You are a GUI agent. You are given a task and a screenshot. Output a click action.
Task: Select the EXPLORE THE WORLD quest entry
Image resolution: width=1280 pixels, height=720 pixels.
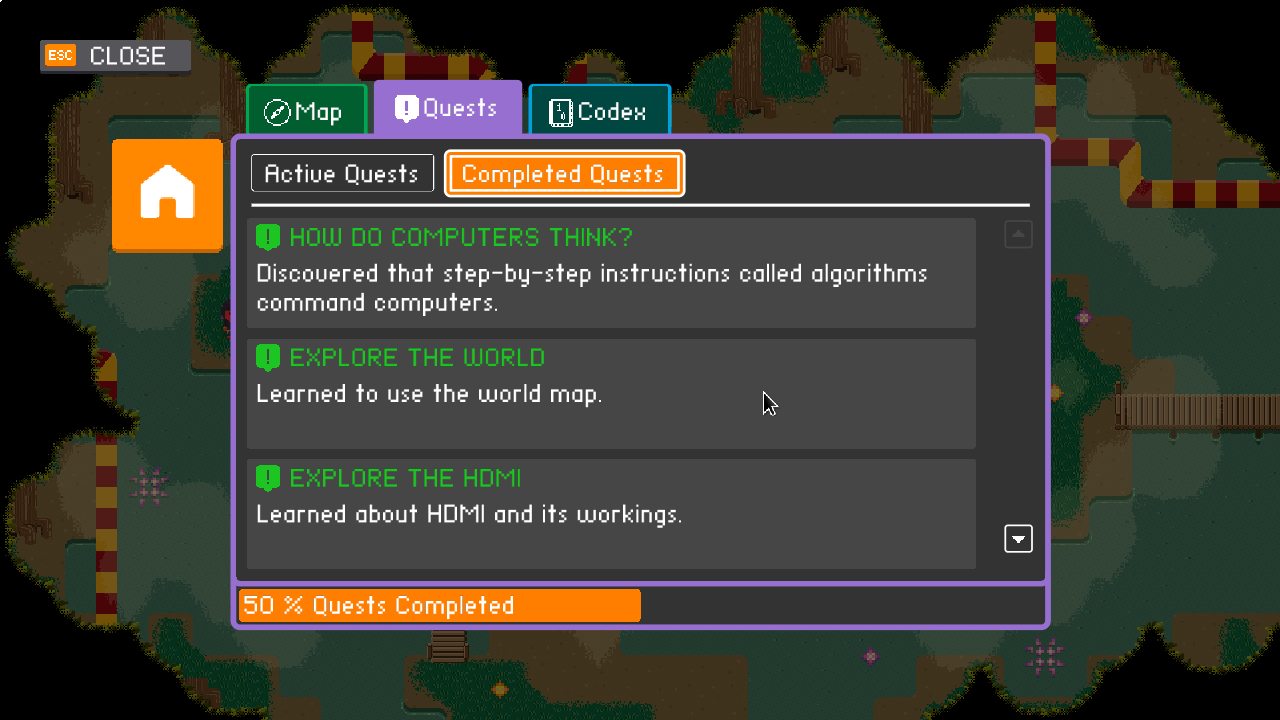click(611, 393)
